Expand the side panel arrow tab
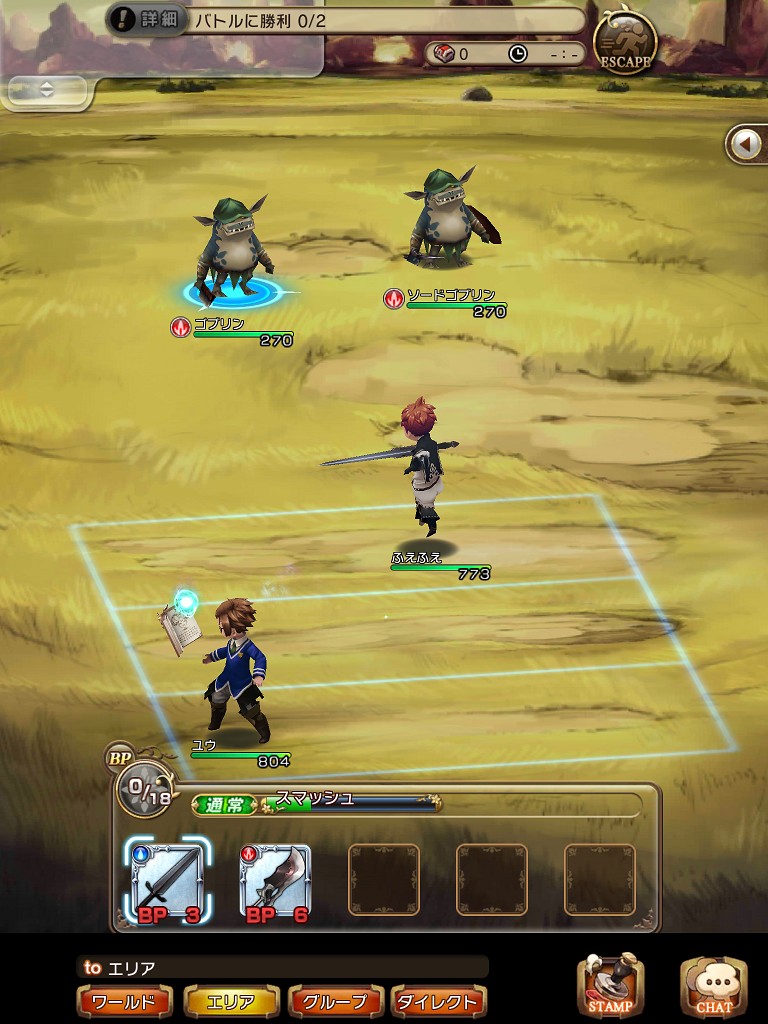The width and height of the screenshot is (768, 1024). click(x=746, y=145)
